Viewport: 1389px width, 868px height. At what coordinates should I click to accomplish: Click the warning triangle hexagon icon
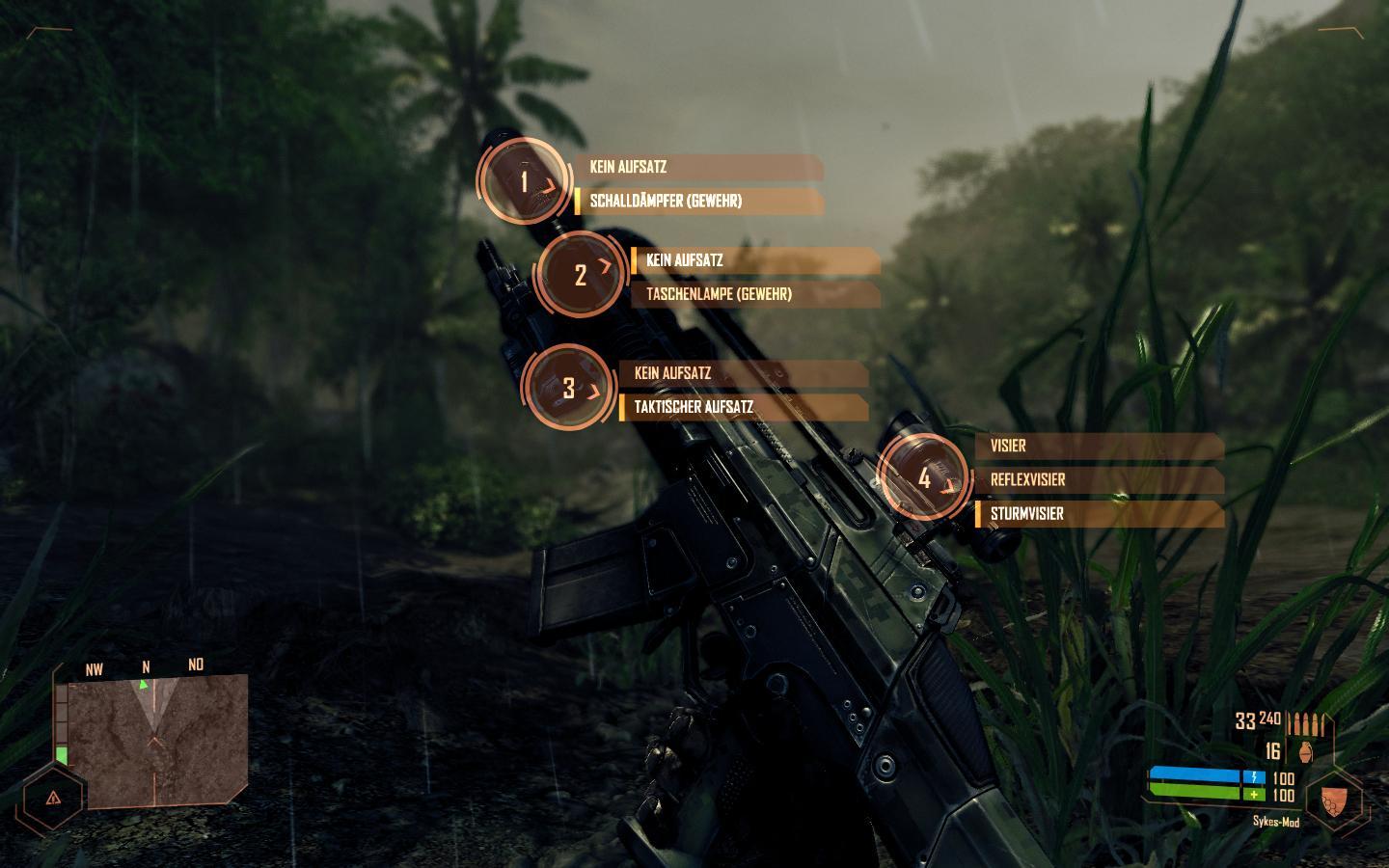[x=52, y=798]
